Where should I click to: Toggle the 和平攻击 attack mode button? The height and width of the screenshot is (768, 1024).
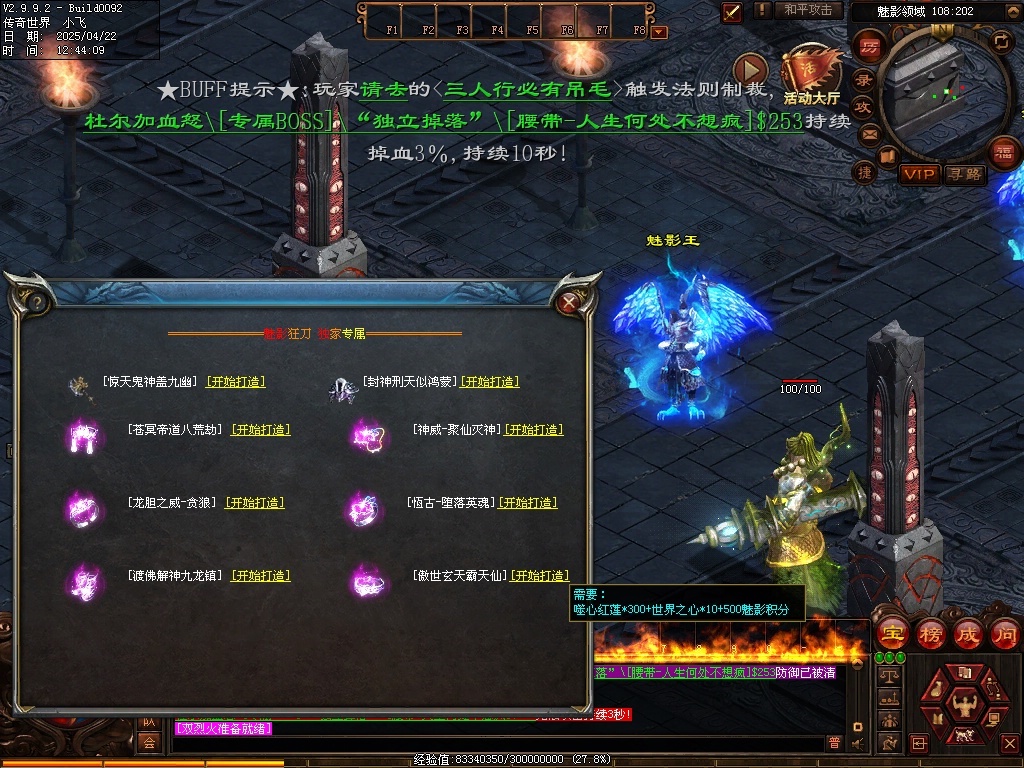808,10
